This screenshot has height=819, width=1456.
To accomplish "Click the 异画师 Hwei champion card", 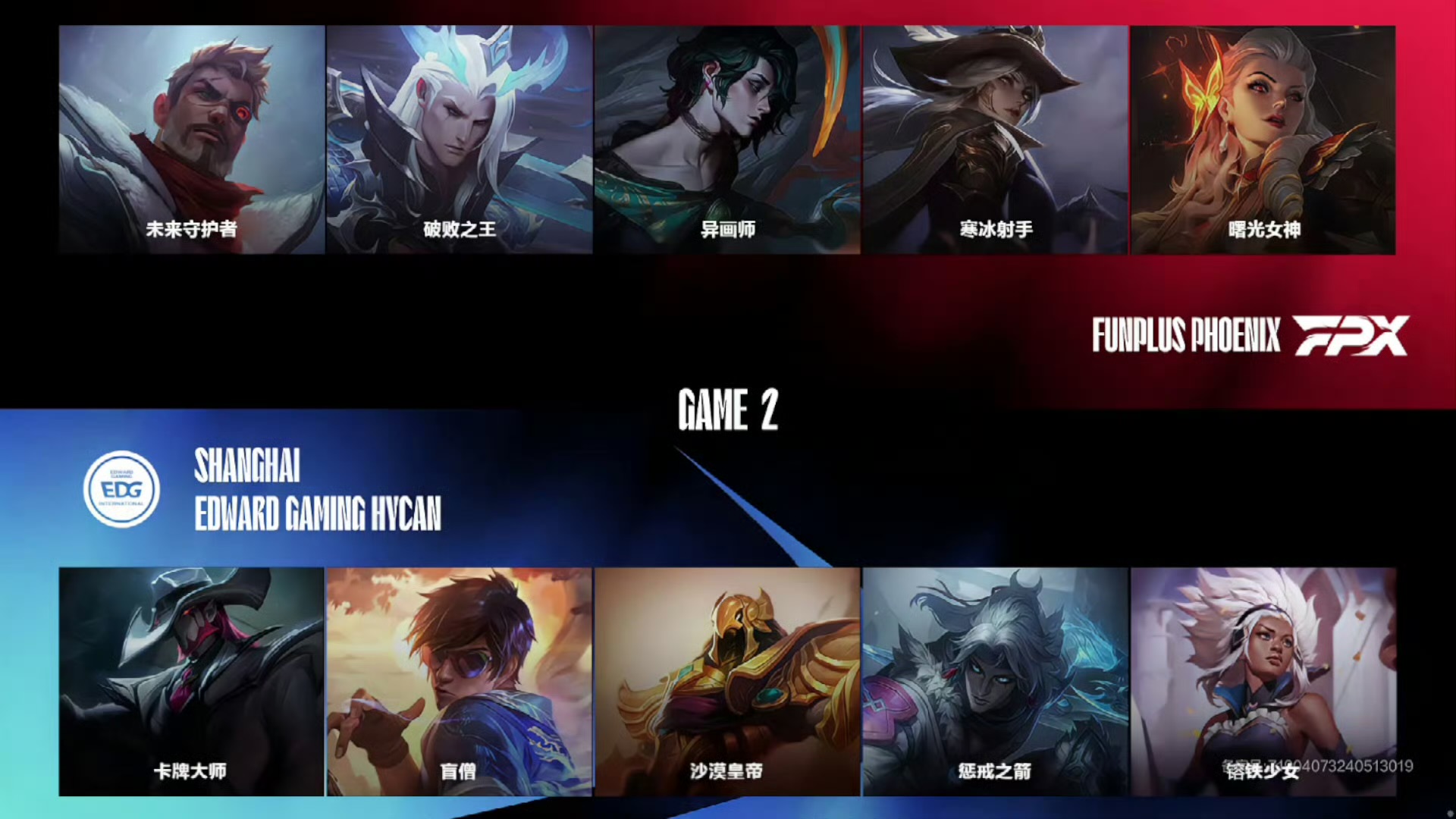I will pyautogui.click(x=727, y=140).
